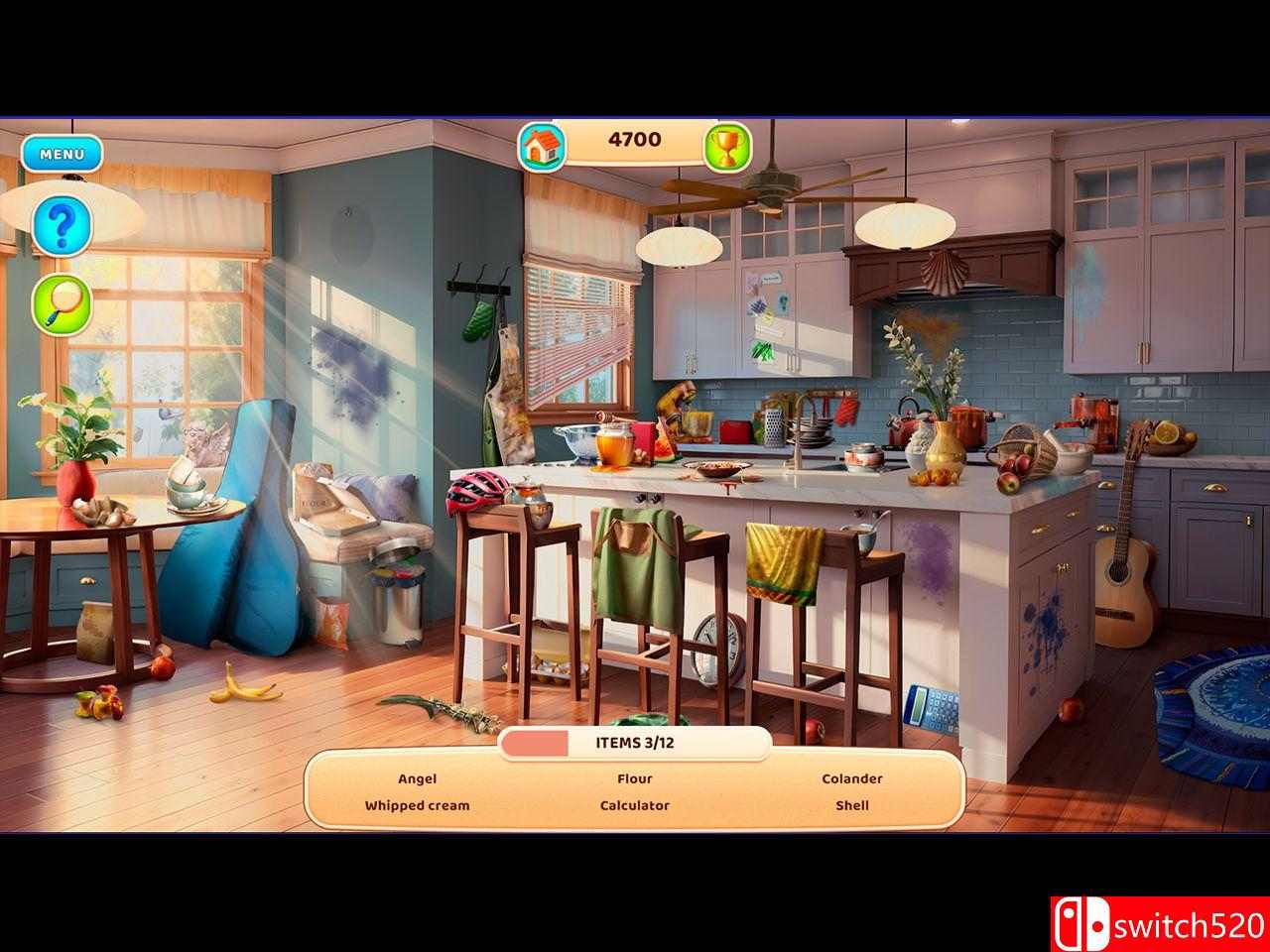Screen dimensions: 1270x952
Task: Open the Menu
Action: click(x=63, y=154)
